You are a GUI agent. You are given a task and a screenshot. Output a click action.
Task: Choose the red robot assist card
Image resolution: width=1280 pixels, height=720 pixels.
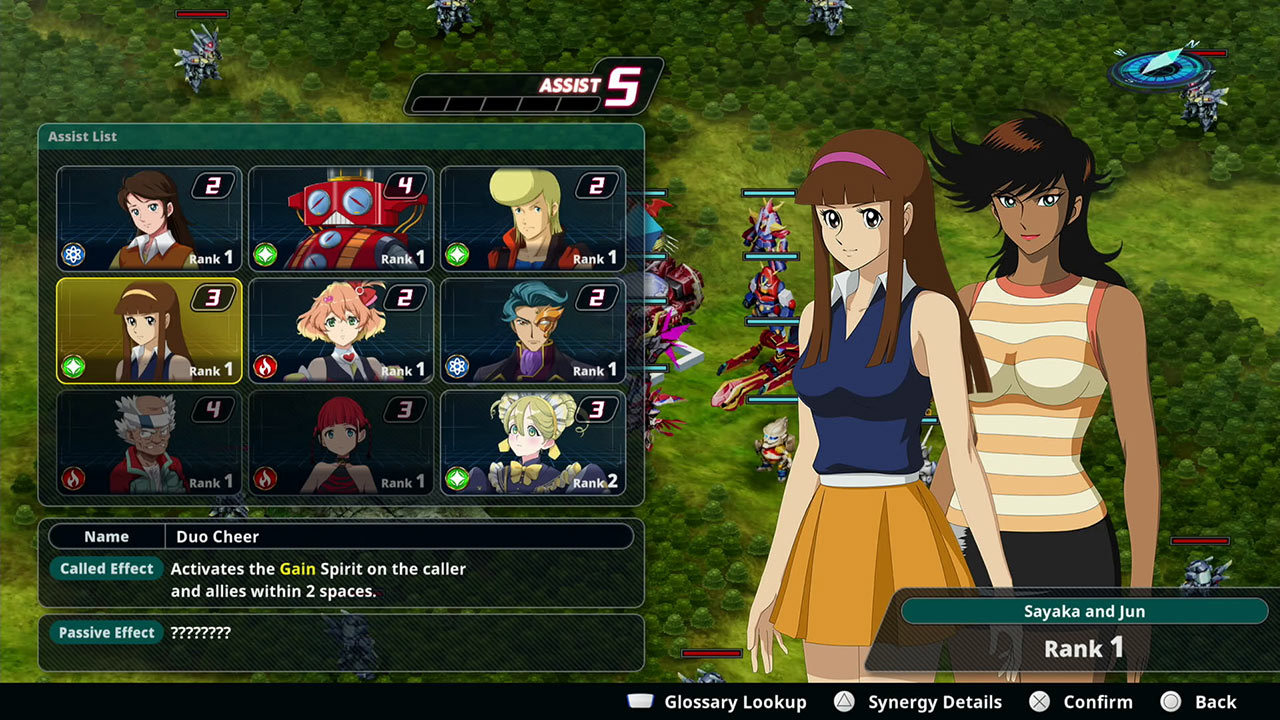(341, 219)
